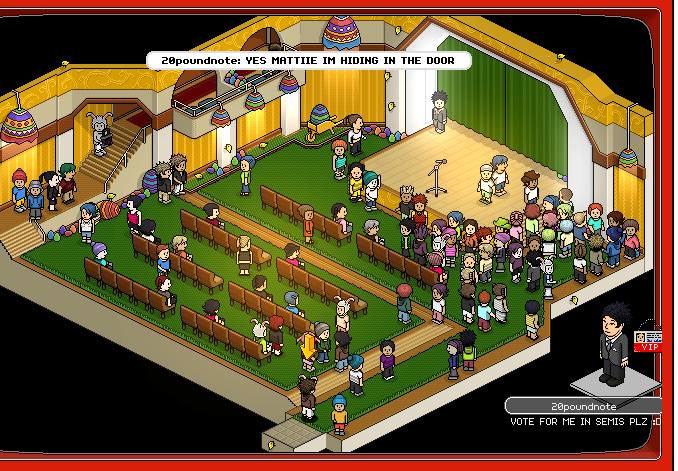The width and height of the screenshot is (678, 471).
Task: Click the motto text under 20poundnote's name
Action: 584,421
